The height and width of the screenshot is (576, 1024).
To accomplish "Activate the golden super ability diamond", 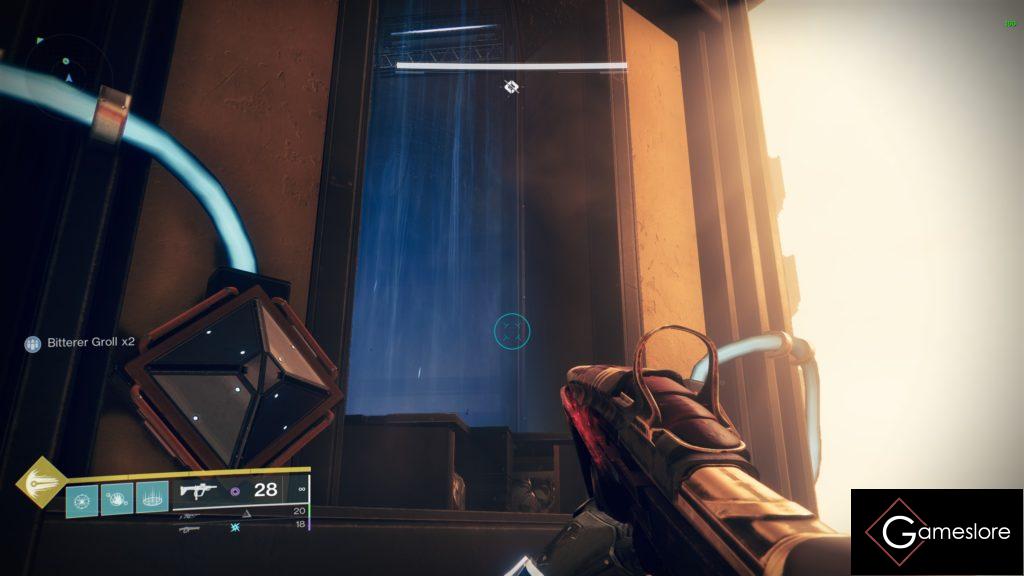I will tap(39, 483).
